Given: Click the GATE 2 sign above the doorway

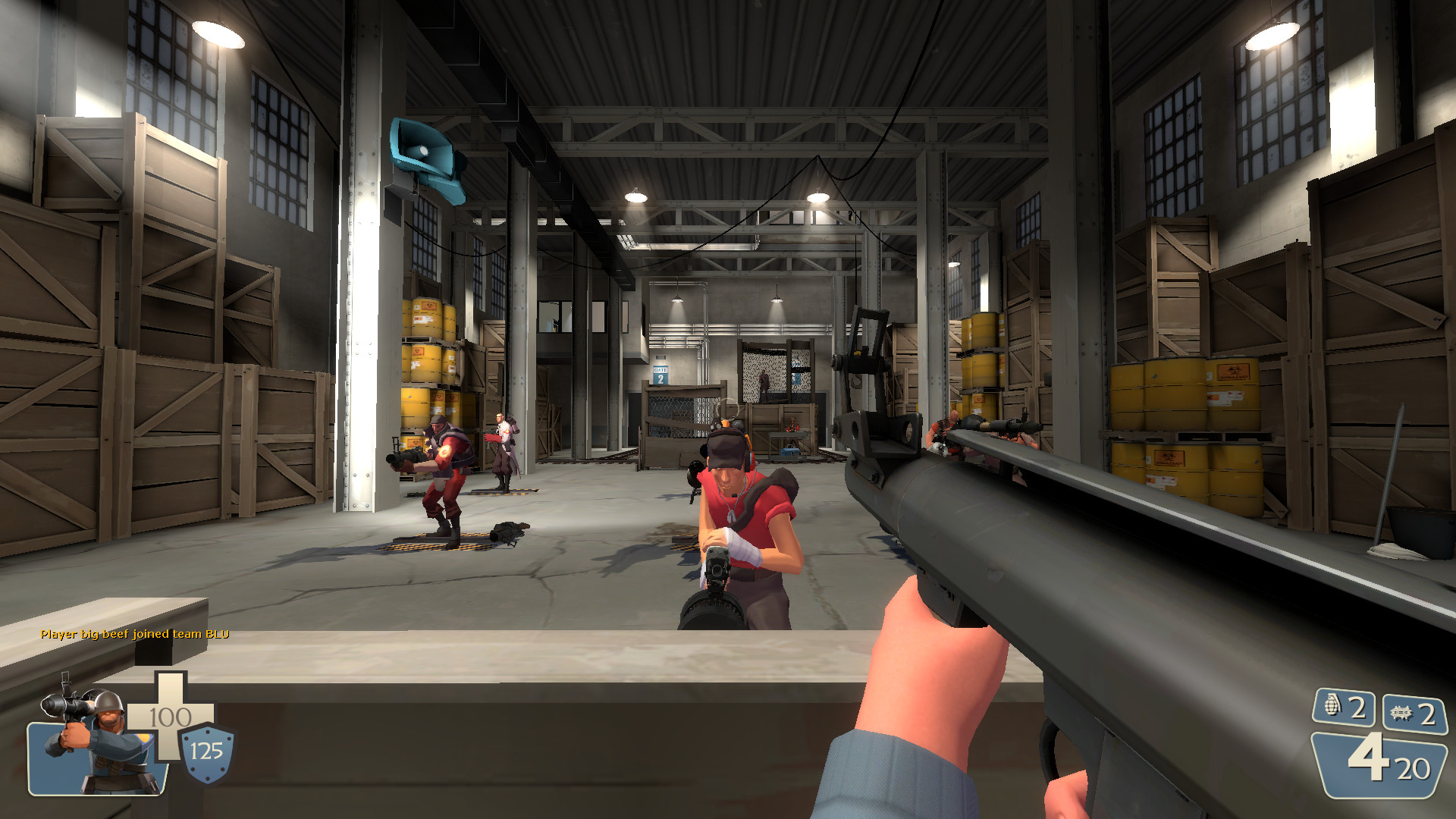Looking at the screenshot, I should [661, 375].
